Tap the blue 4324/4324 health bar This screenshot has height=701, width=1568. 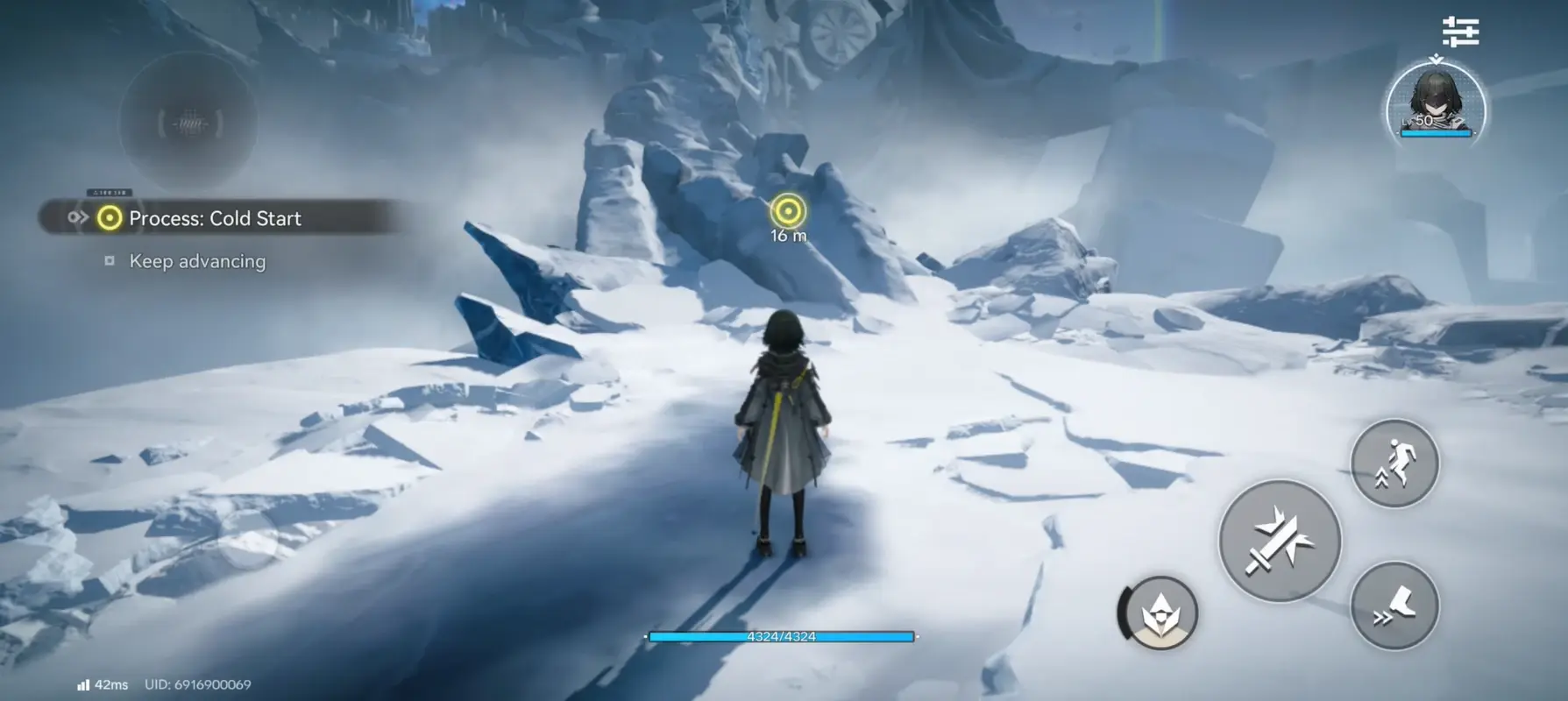[x=781, y=637]
